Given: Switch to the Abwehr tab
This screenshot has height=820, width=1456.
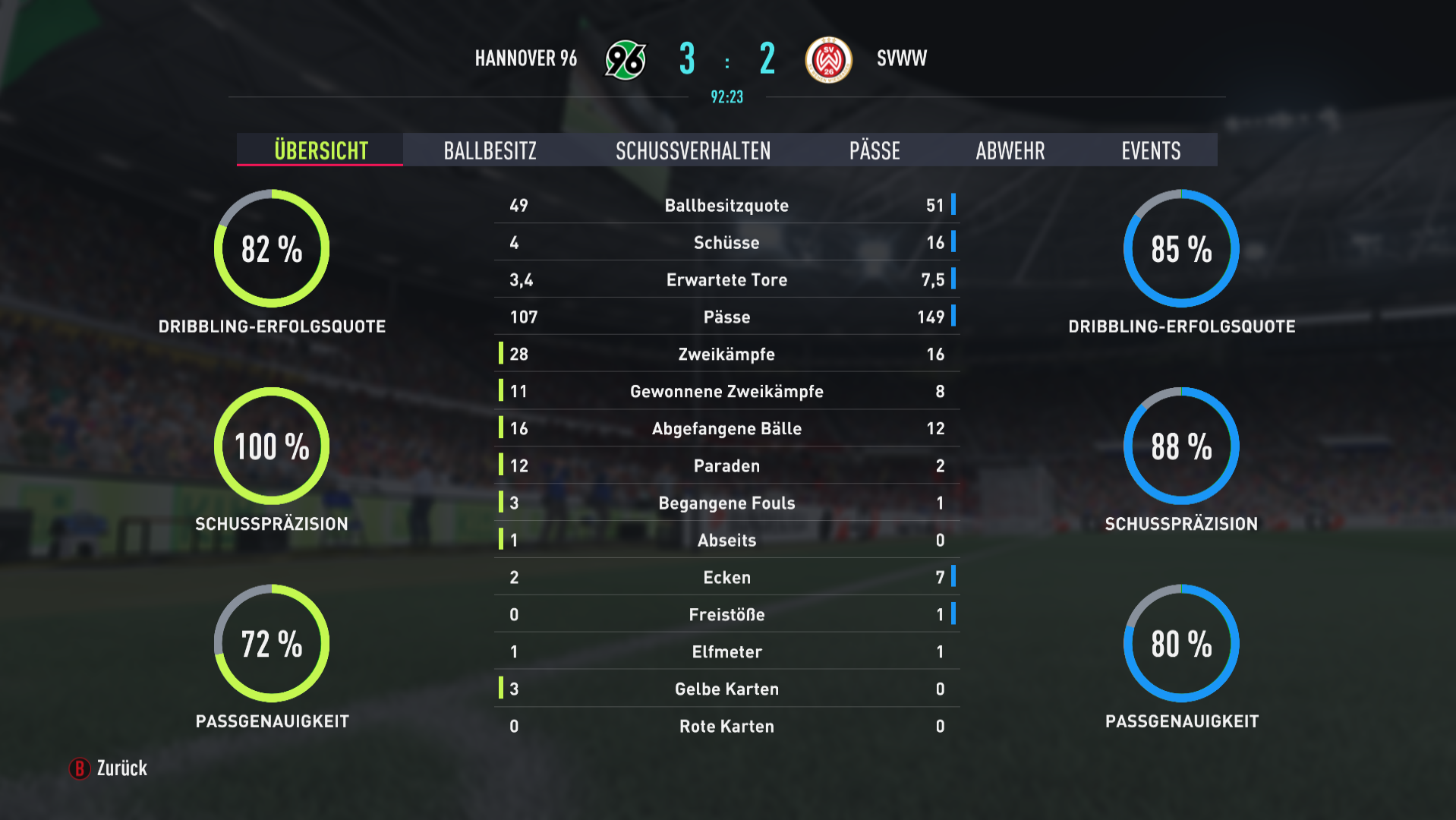Looking at the screenshot, I should tap(1010, 150).
